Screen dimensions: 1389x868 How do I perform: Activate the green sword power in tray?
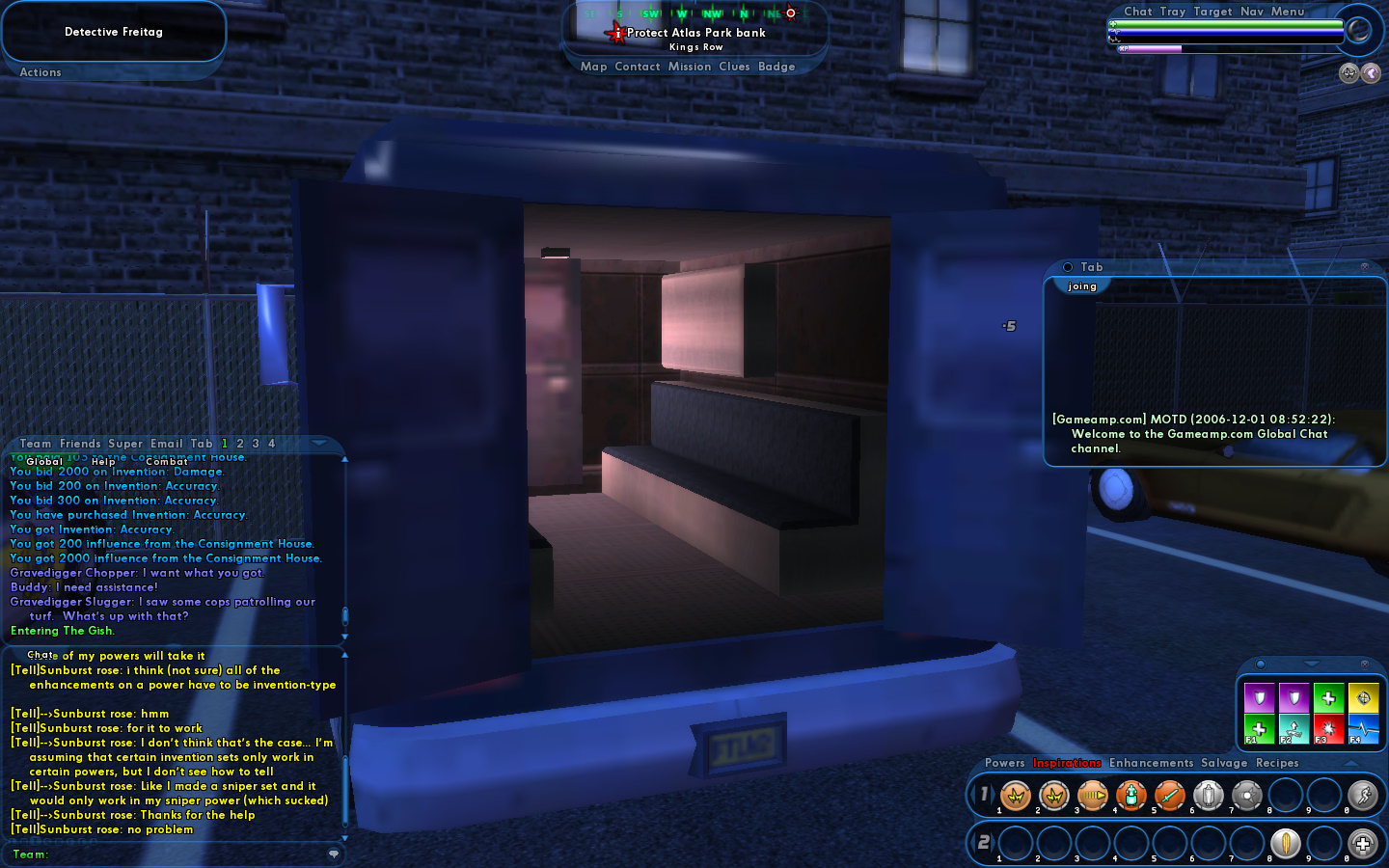(1169, 796)
